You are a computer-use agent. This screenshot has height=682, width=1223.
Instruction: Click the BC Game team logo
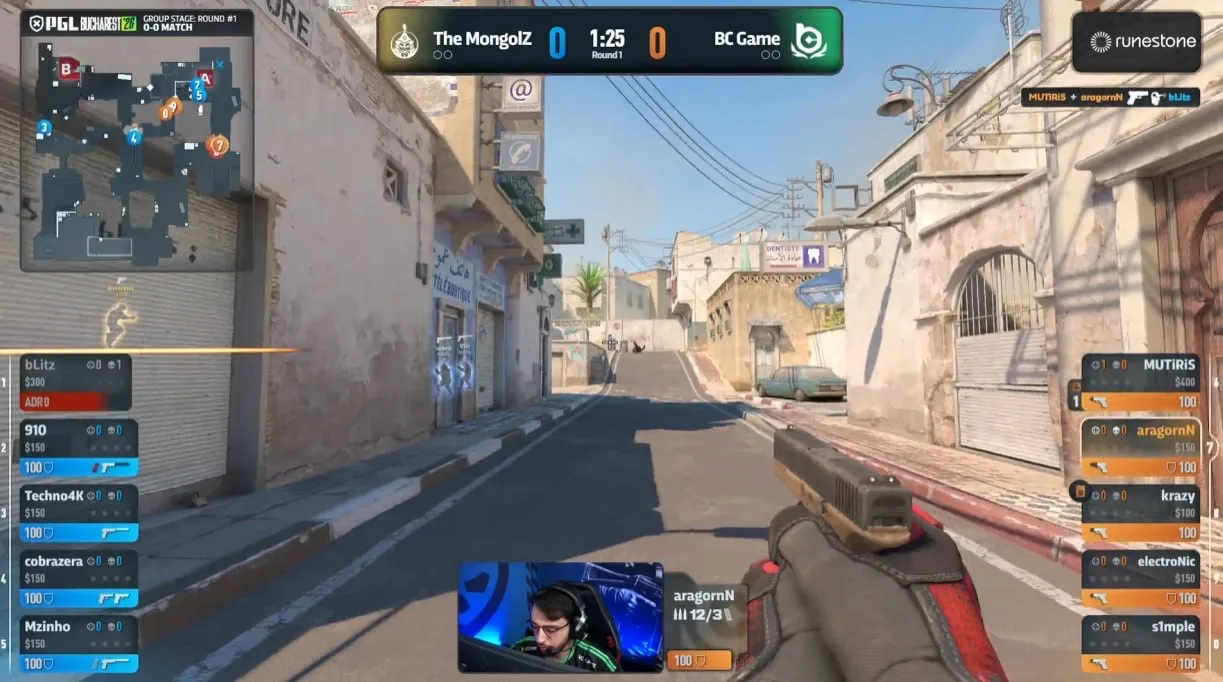coord(808,41)
